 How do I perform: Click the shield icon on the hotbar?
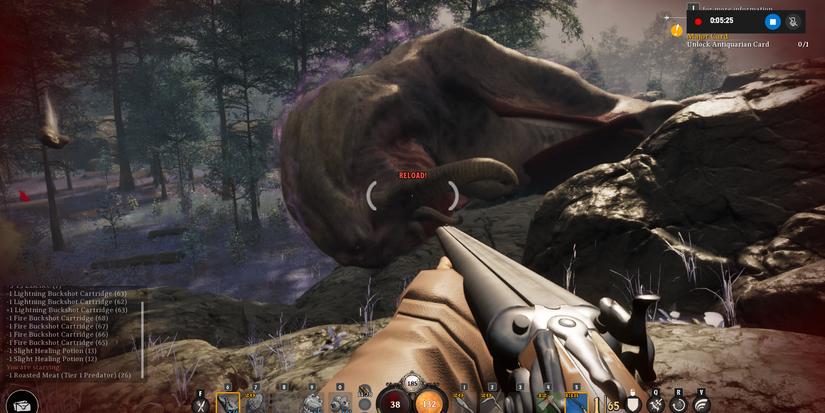click(633, 404)
